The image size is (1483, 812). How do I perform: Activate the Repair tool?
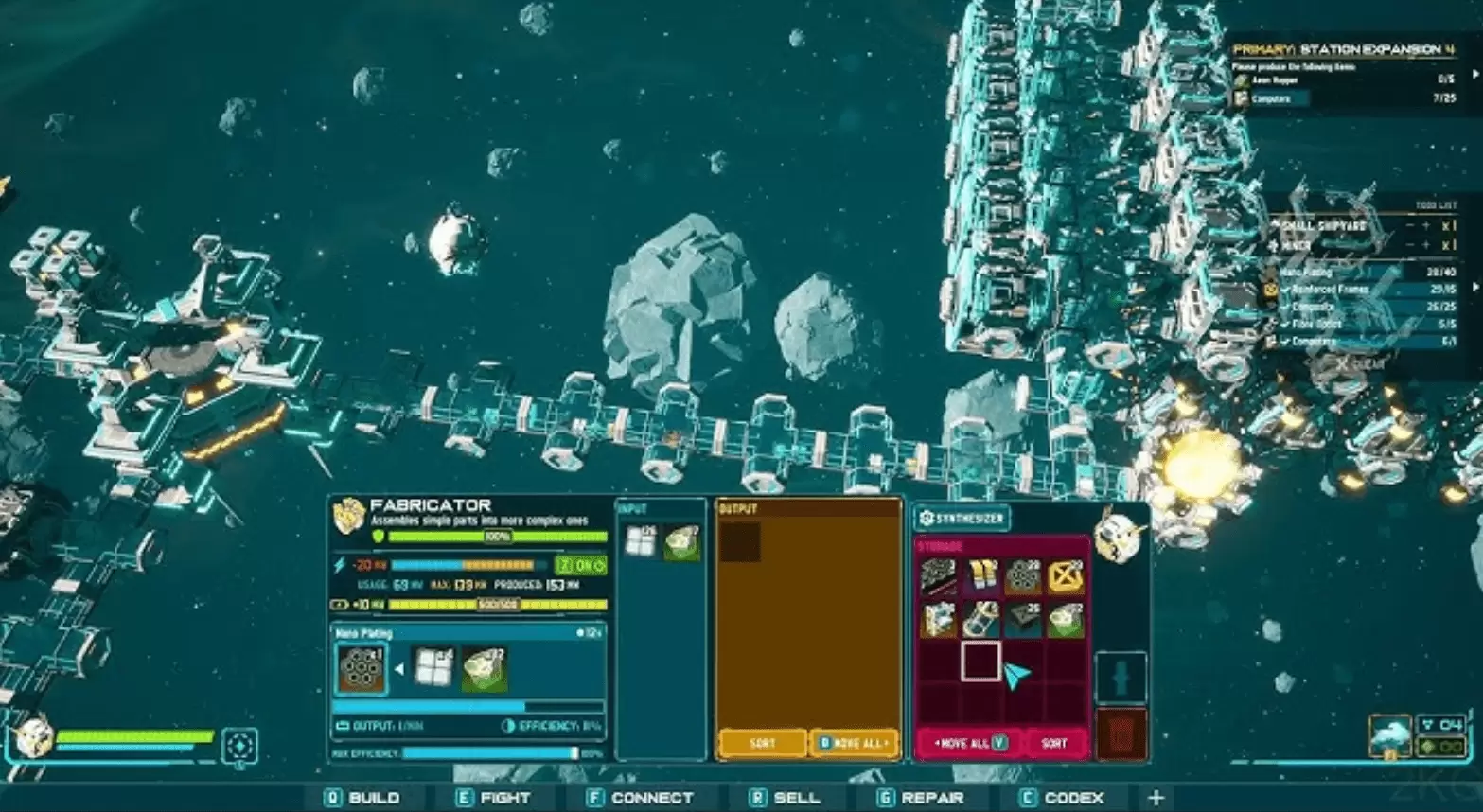920,798
